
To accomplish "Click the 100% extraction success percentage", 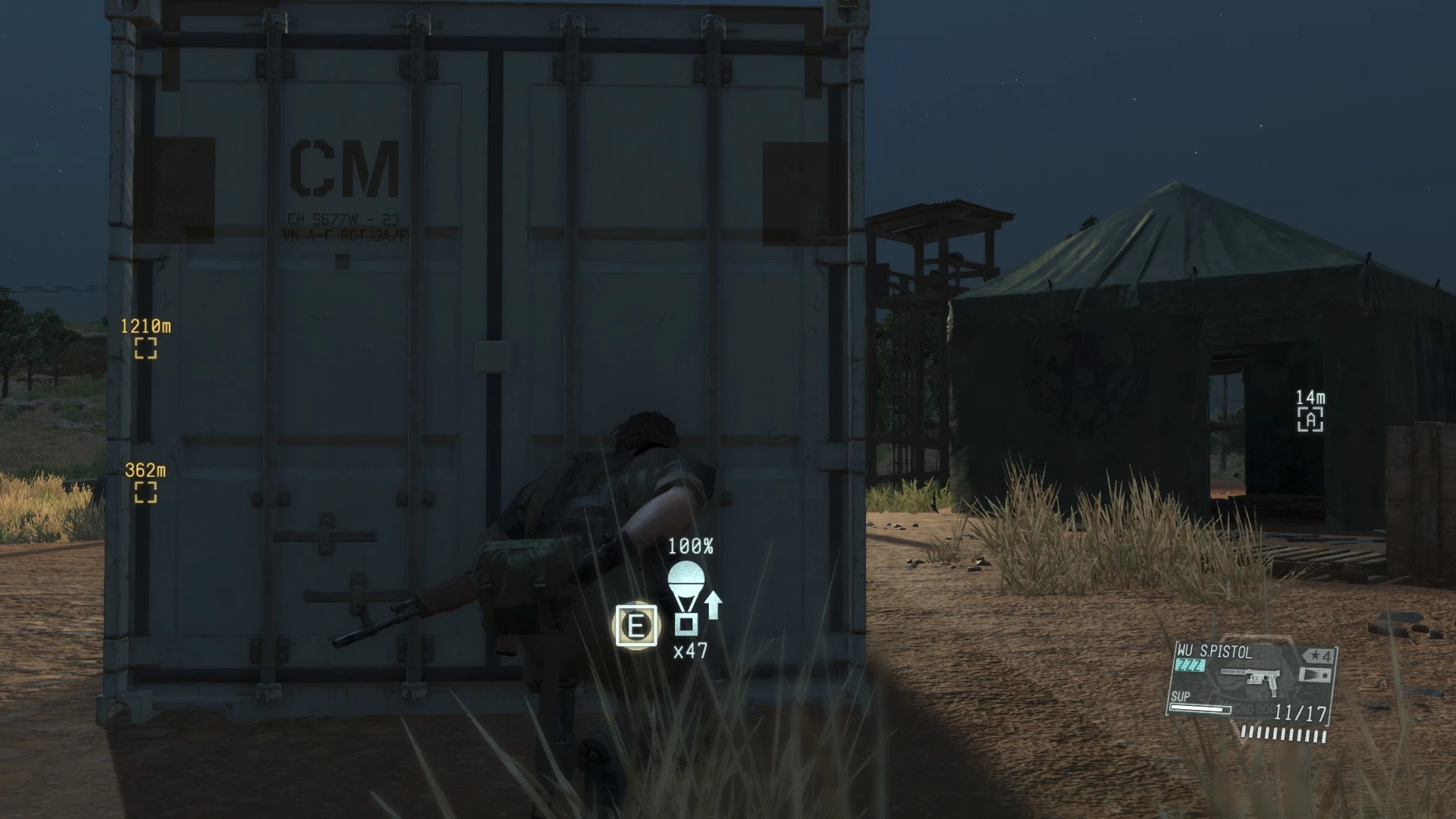I will coord(692,548).
